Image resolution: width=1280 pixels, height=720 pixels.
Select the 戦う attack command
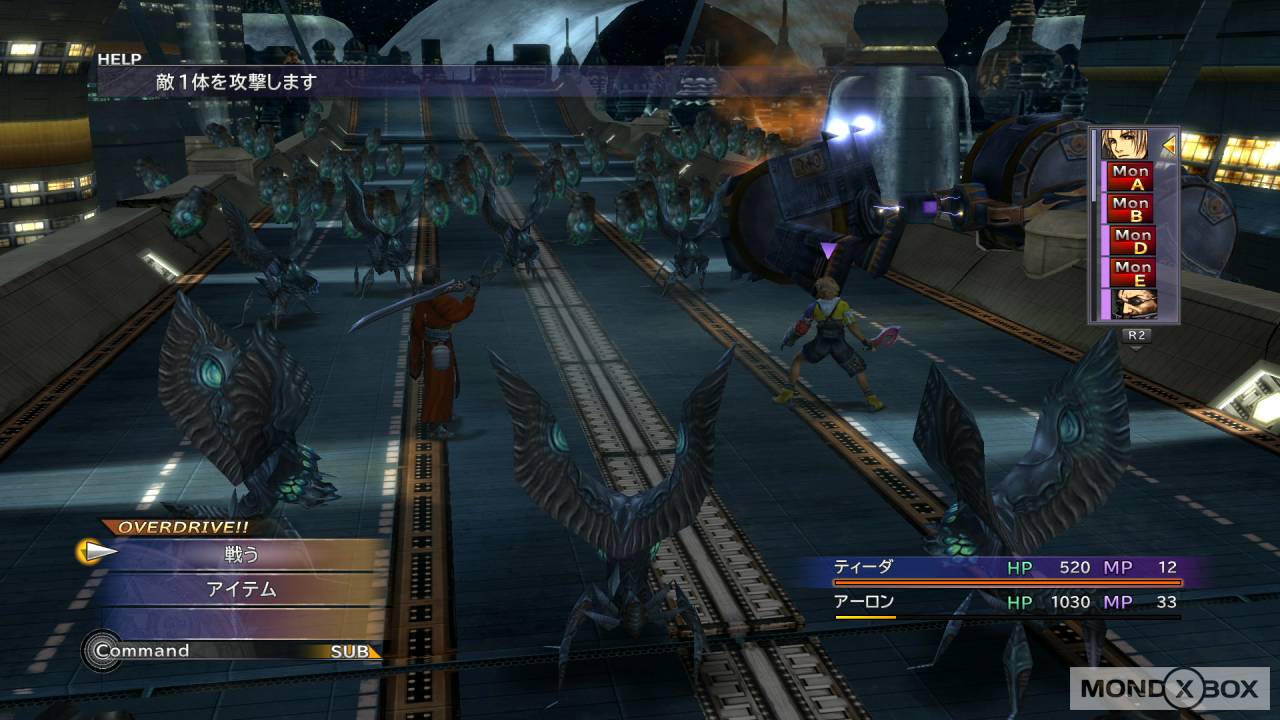pyautogui.click(x=241, y=553)
